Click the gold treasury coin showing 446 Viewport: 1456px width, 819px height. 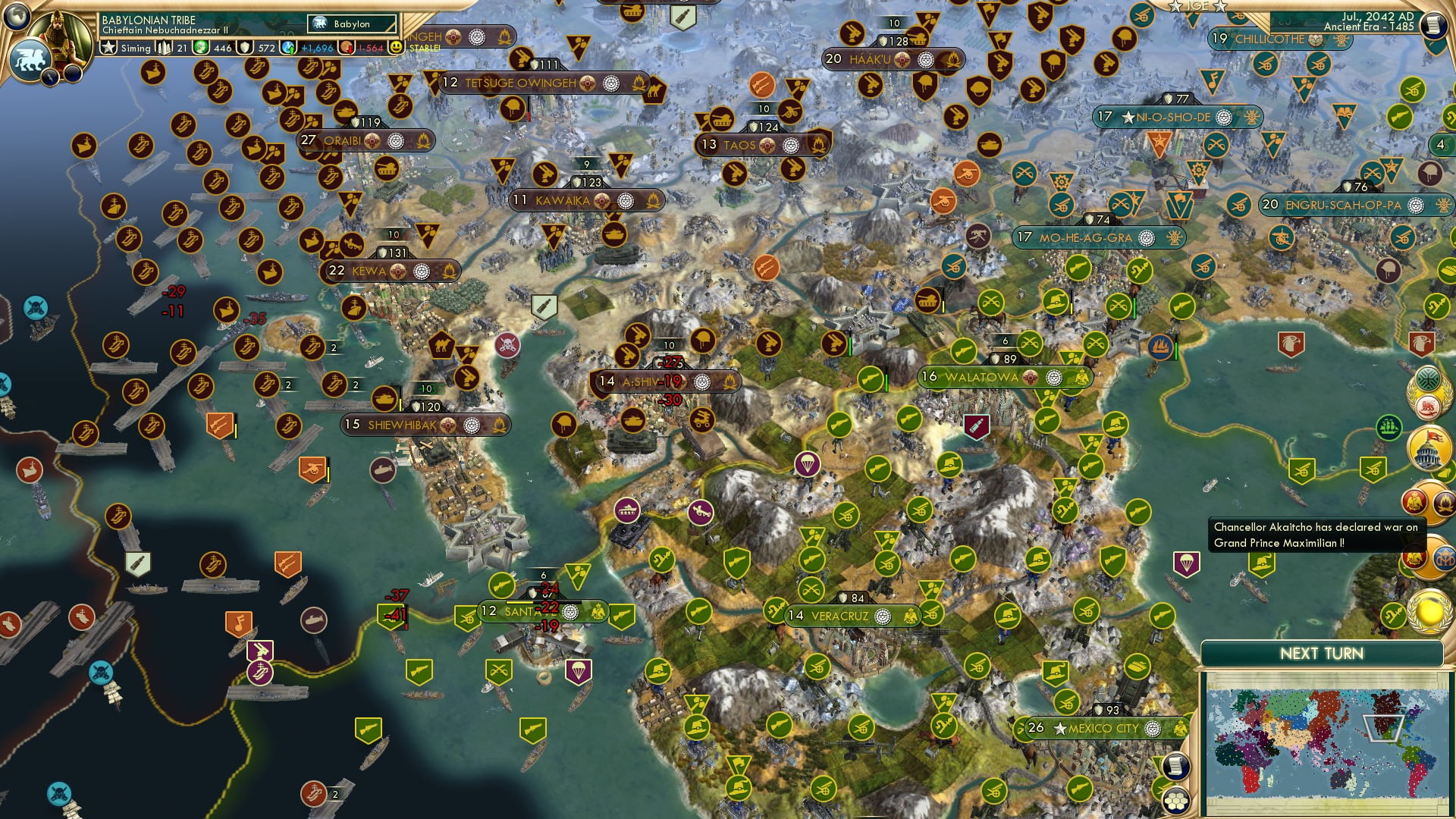[x=202, y=49]
